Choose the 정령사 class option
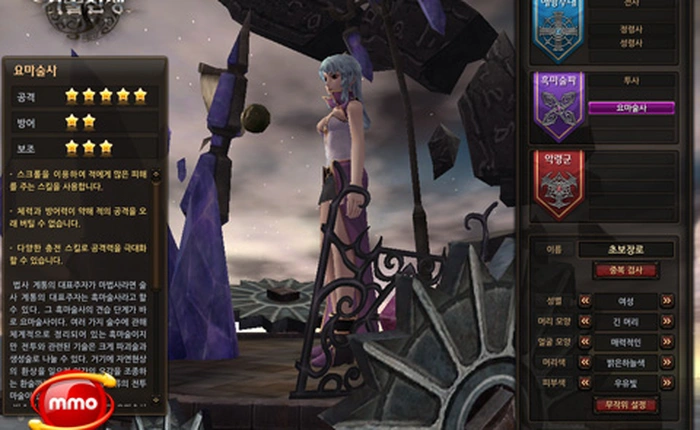Viewport: 700px width, 430px height. (x=630, y=29)
